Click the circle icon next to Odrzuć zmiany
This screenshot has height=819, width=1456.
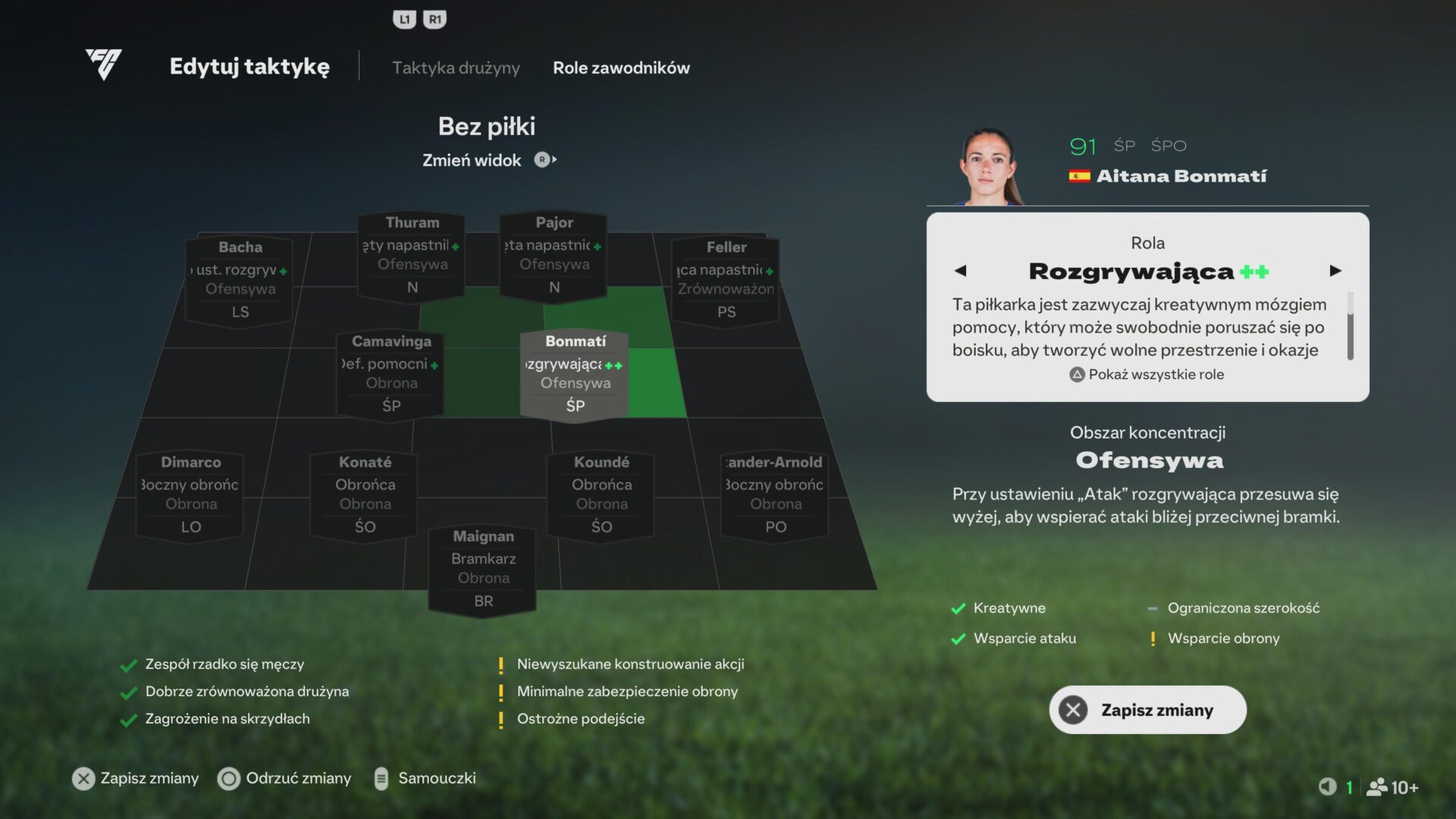point(229,778)
